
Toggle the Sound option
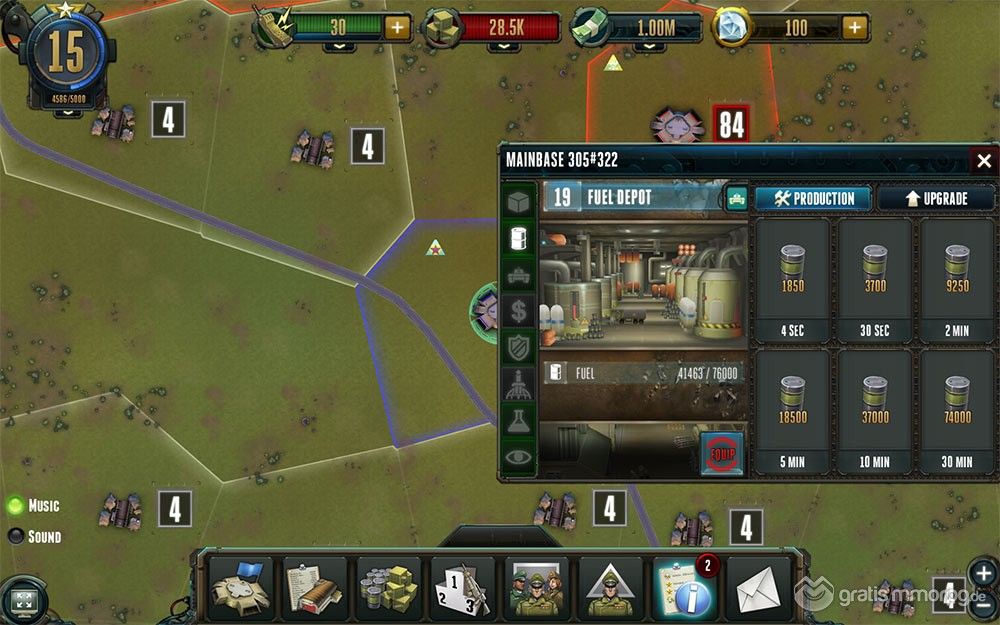tap(17, 536)
